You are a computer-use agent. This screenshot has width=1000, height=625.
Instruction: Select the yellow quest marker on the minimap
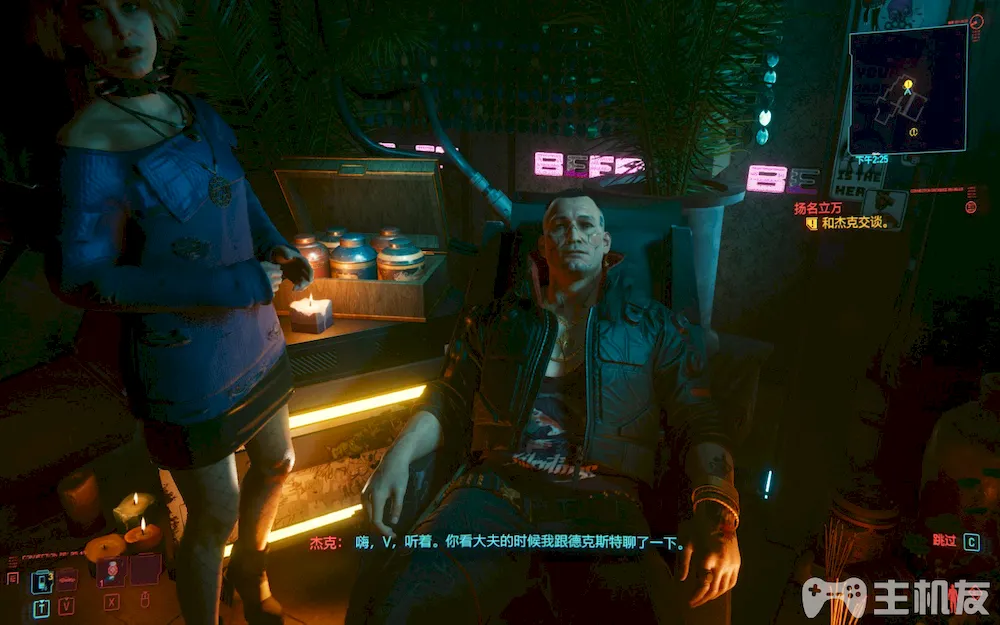(908, 86)
